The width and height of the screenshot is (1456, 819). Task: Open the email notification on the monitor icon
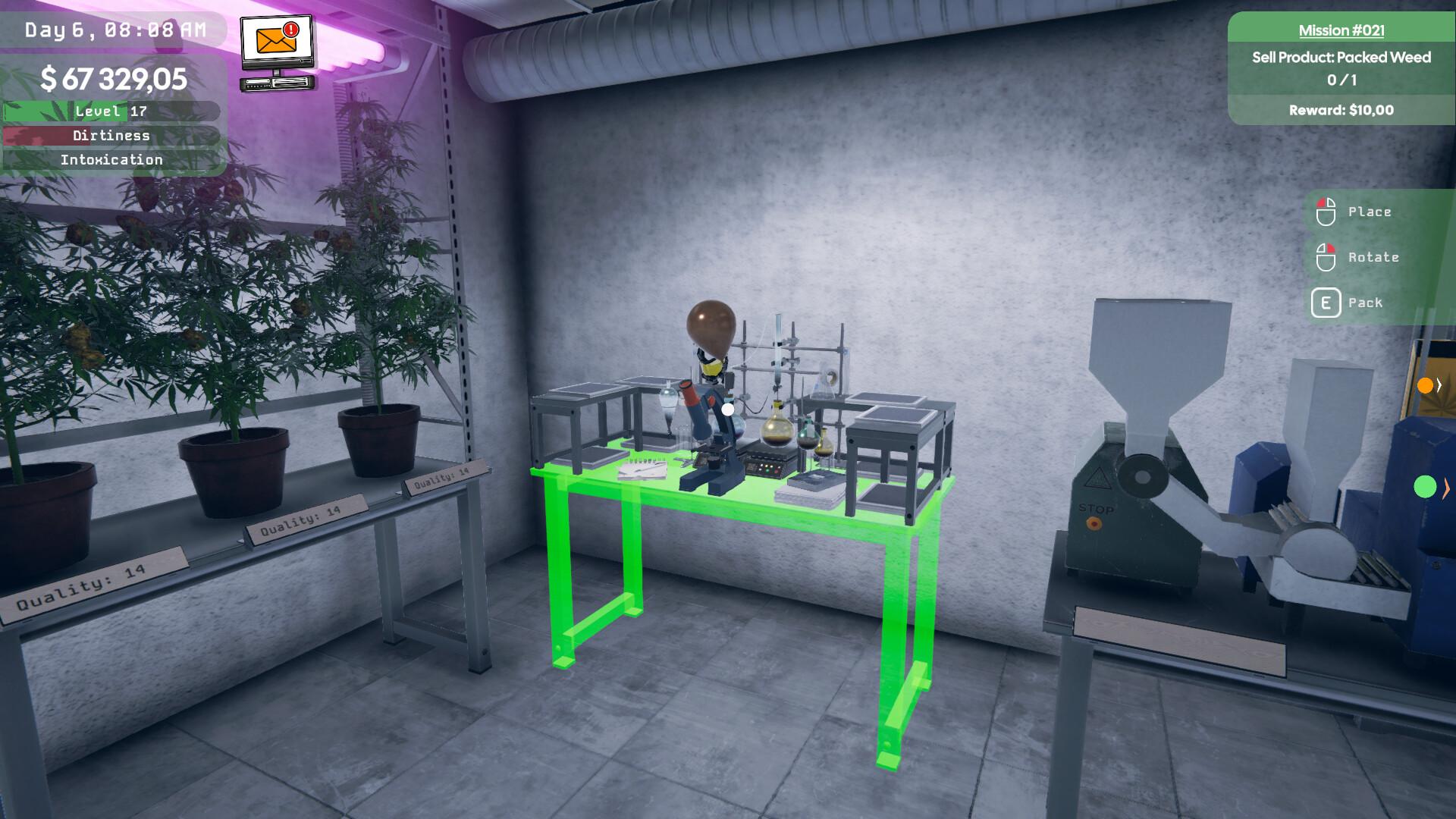coord(276,47)
